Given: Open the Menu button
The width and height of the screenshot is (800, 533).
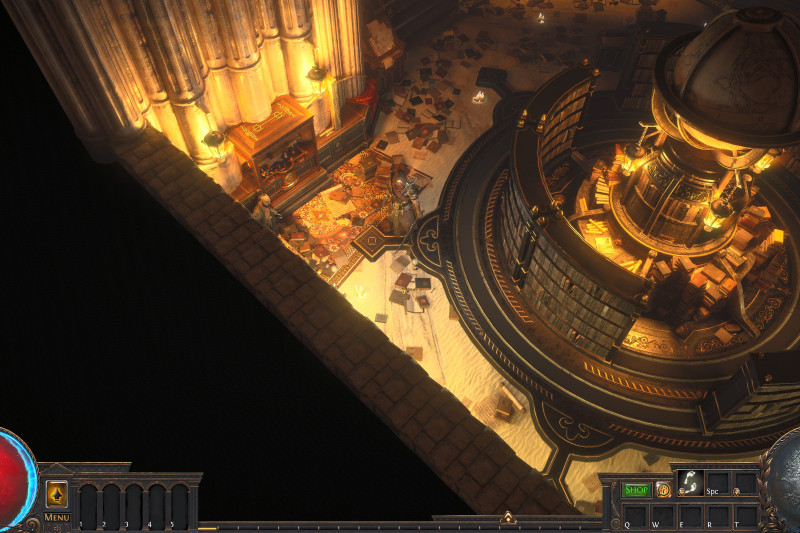Looking at the screenshot, I should click(57, 517).
